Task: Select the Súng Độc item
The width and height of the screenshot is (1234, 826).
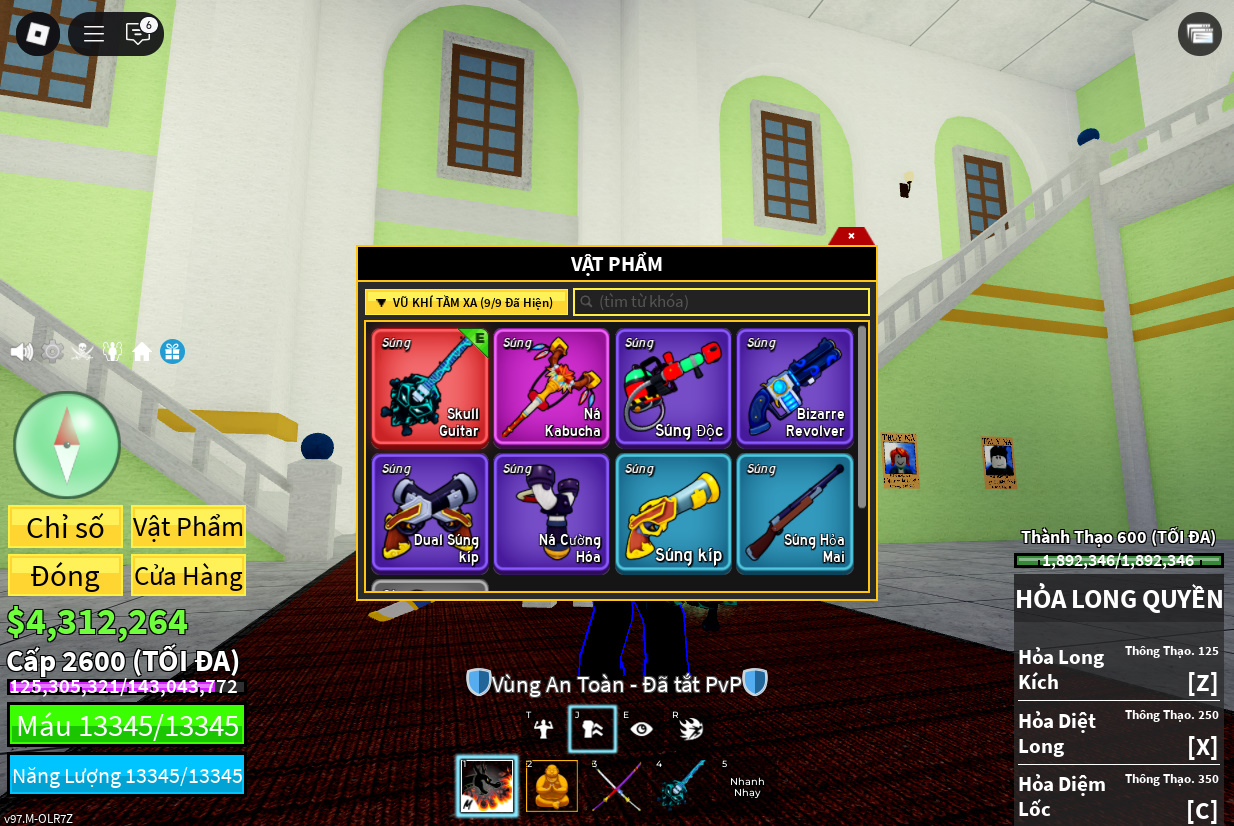Action: [673, 387]
